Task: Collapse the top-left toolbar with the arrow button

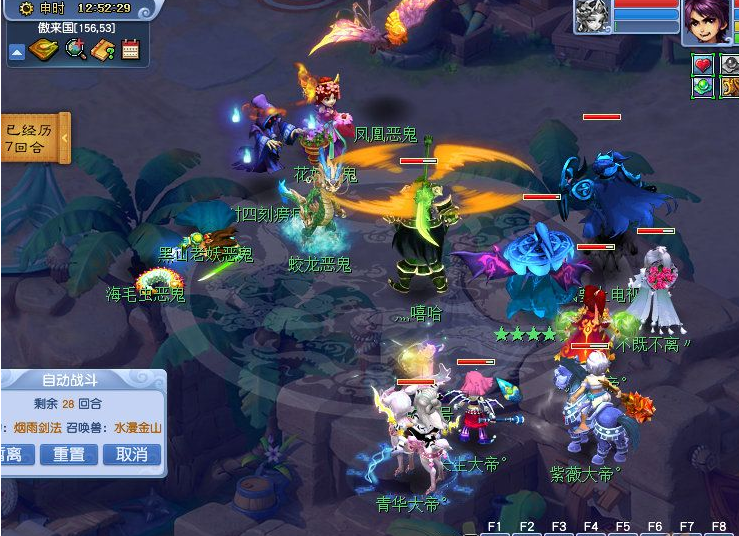Action: 17,52
